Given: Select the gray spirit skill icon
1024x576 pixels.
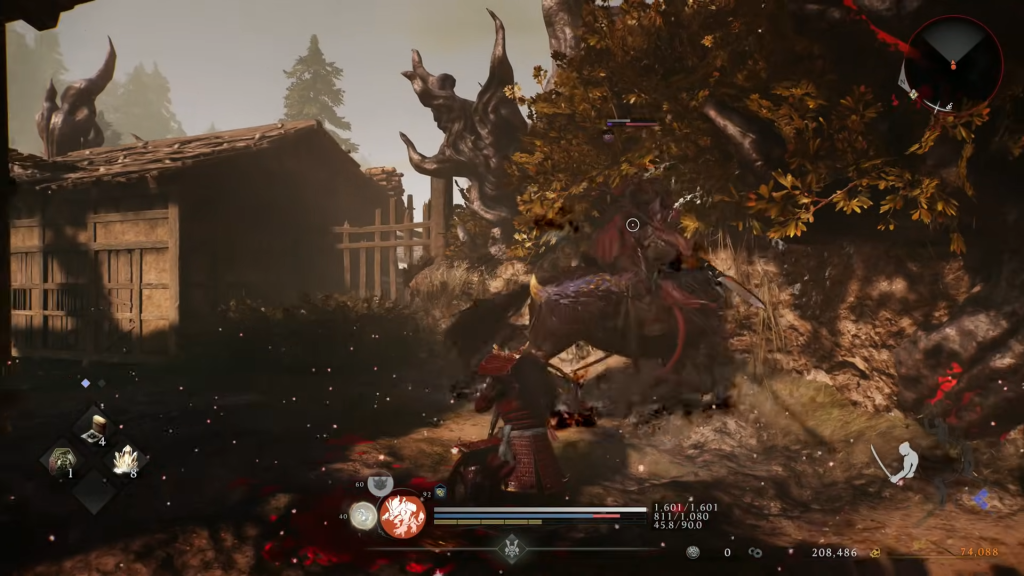Looking at the screenshot, I should point(380,485).
